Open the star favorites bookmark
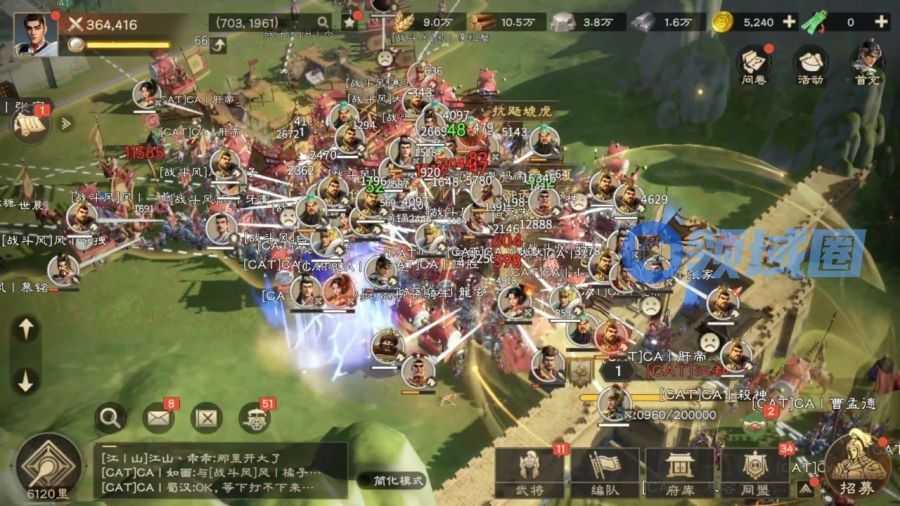Image resolution: width=900 pixels, height=506 pixels. [x=350, y=21]
